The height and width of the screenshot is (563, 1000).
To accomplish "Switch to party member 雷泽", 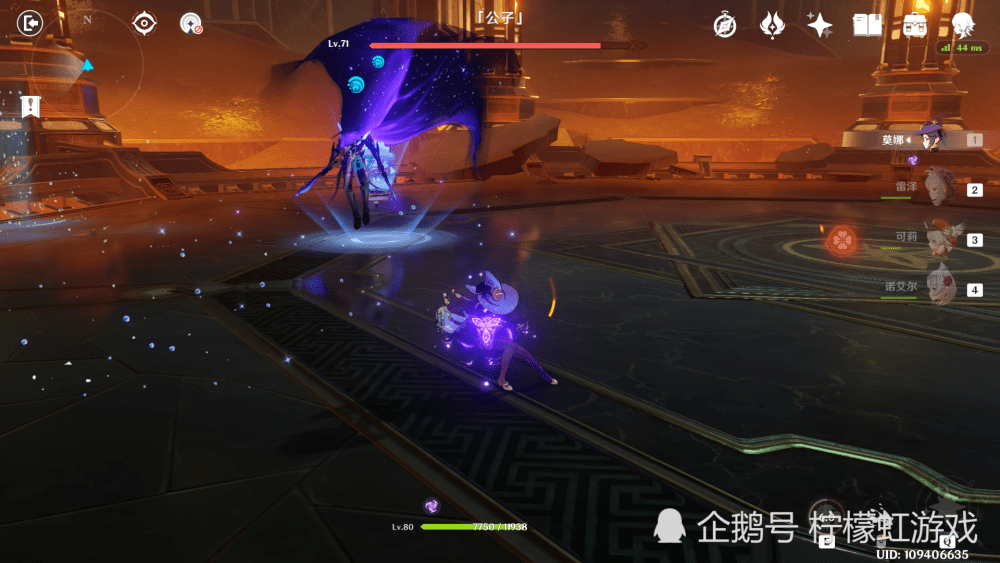I will (940, 188).
